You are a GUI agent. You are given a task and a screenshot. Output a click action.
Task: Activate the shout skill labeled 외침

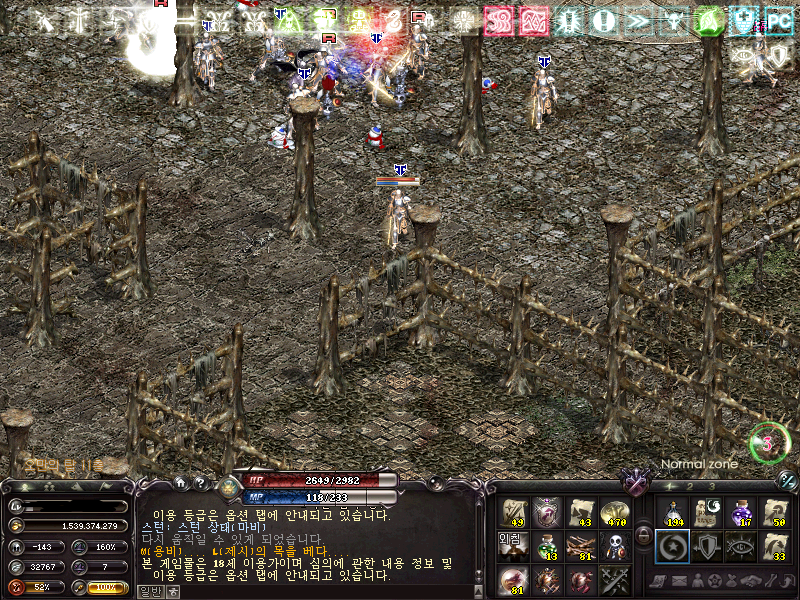pyautogui.click(x=513, y=547)
